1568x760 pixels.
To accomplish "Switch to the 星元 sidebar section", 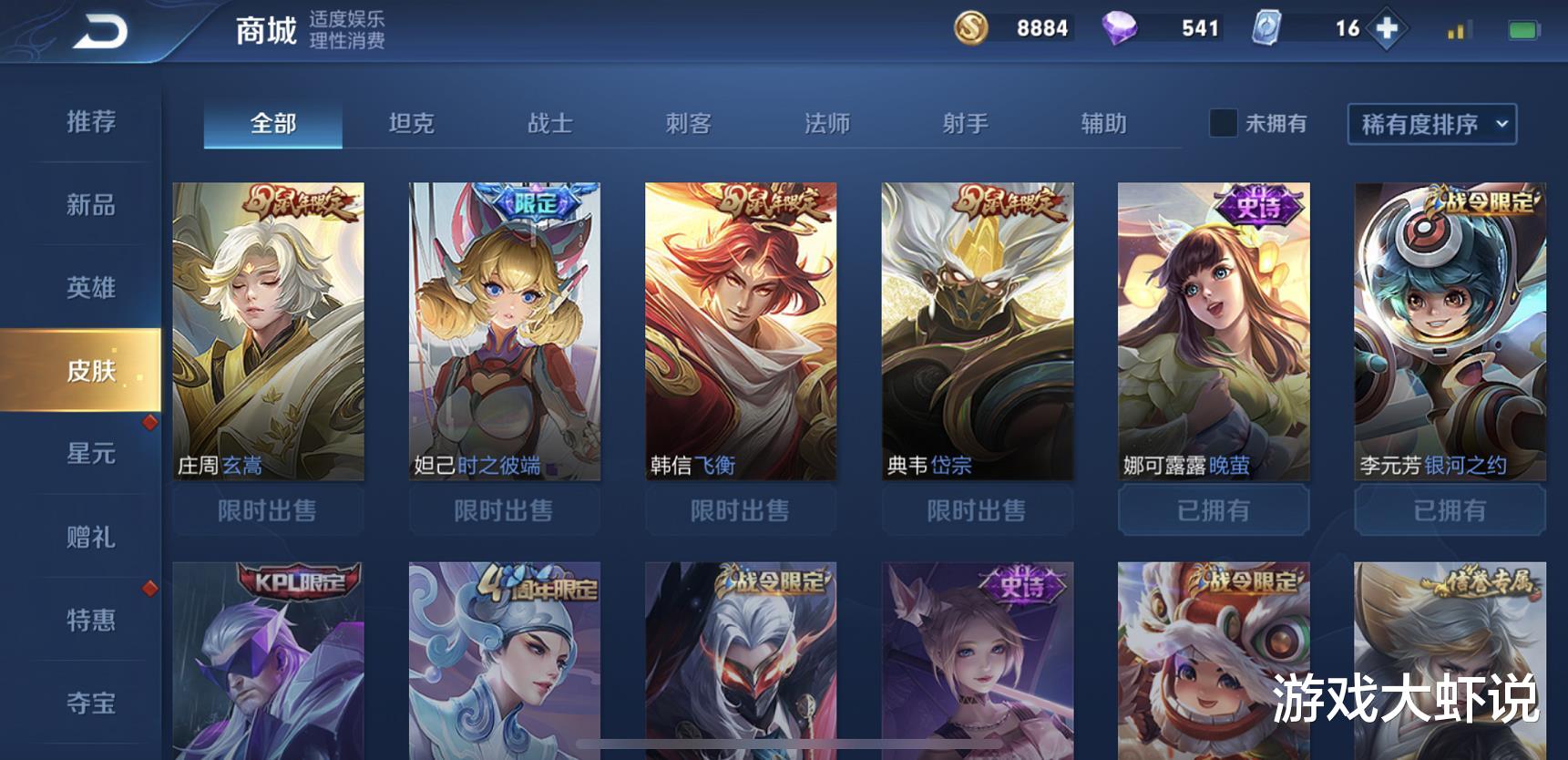I will pyautogui.click(x=88, y=455).
